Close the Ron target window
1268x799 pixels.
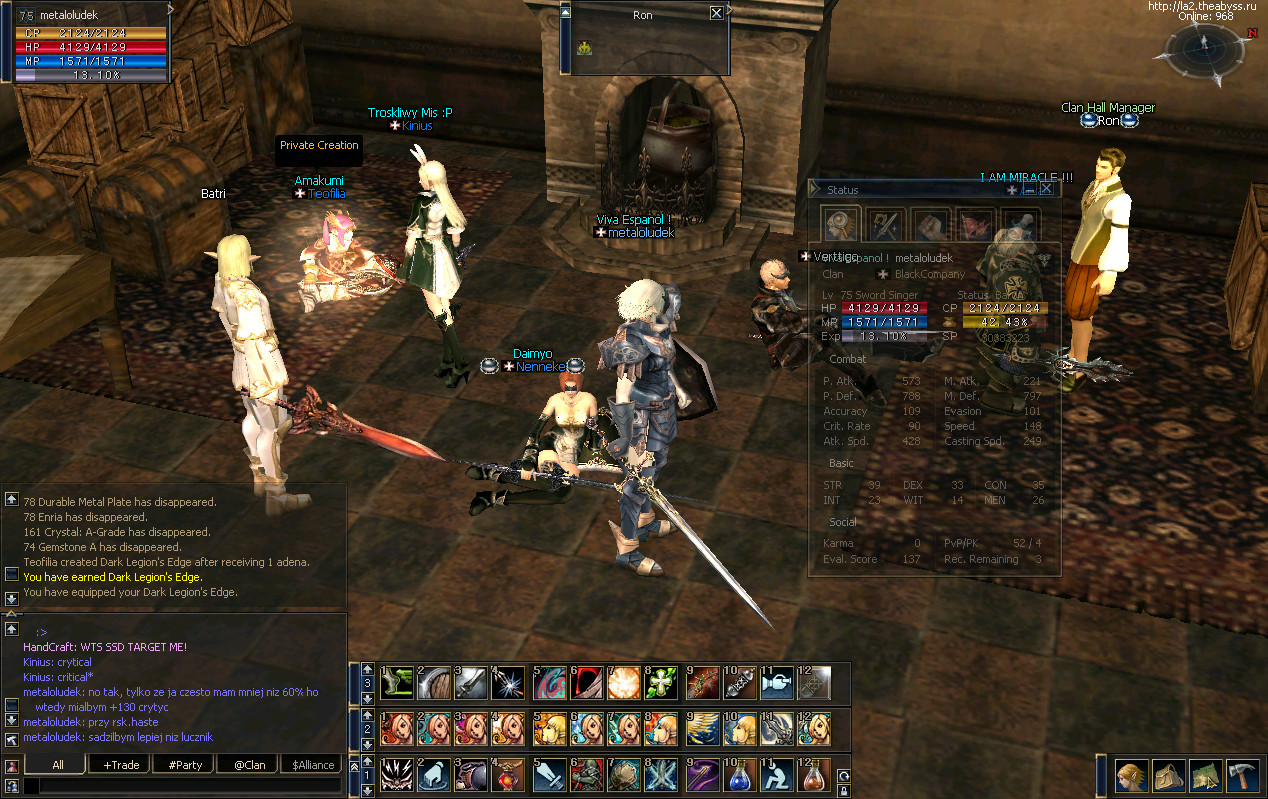(716, 14)
